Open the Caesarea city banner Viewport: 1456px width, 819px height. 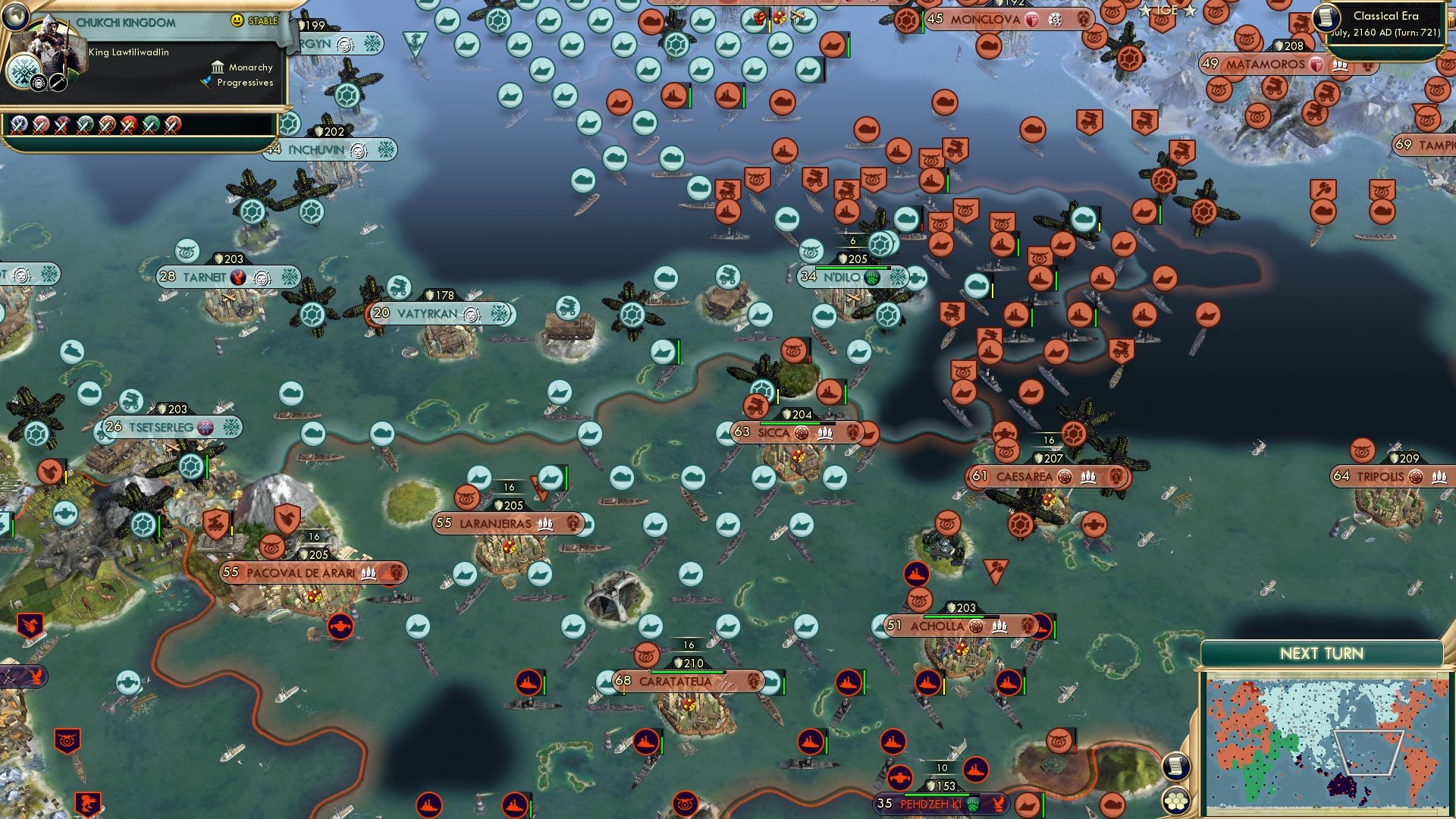pyautogui.click(x=1024, y=478)
